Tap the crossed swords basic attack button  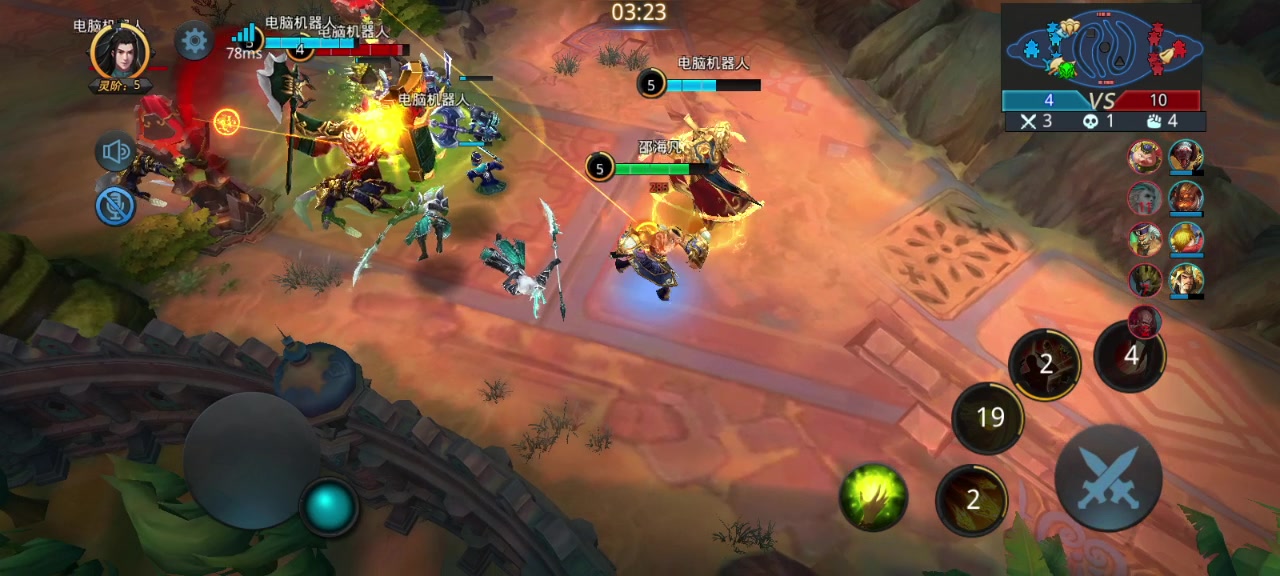pyautogui.click(x=1108, y=477)
